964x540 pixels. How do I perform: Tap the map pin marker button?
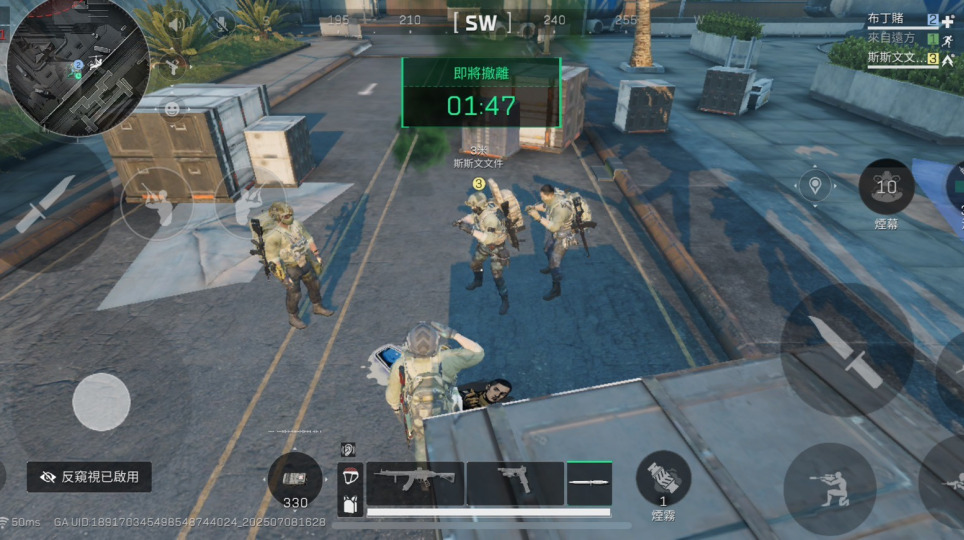pos(816,186)
